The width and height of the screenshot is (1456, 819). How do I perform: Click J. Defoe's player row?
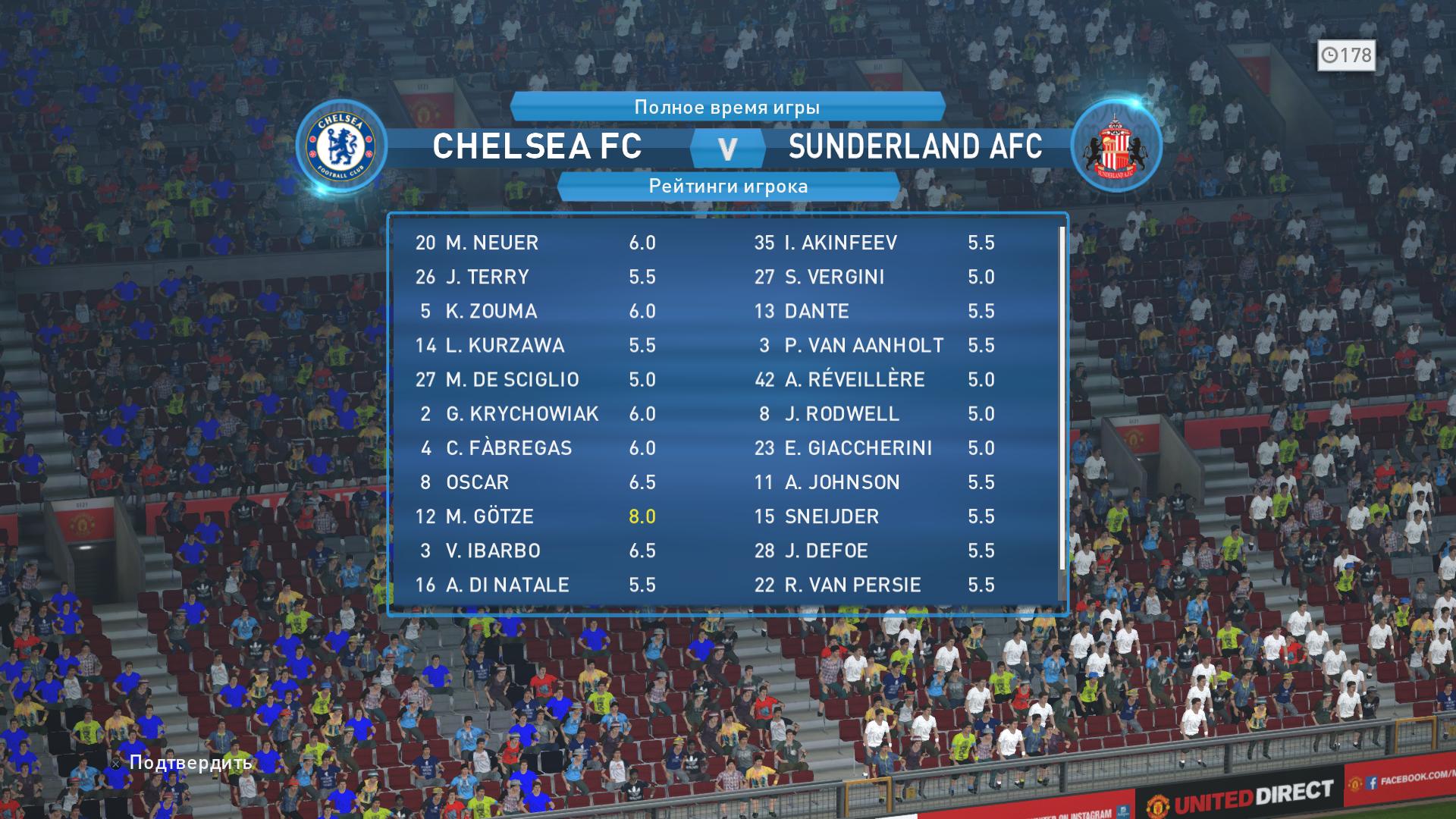(x=872, y=551)
